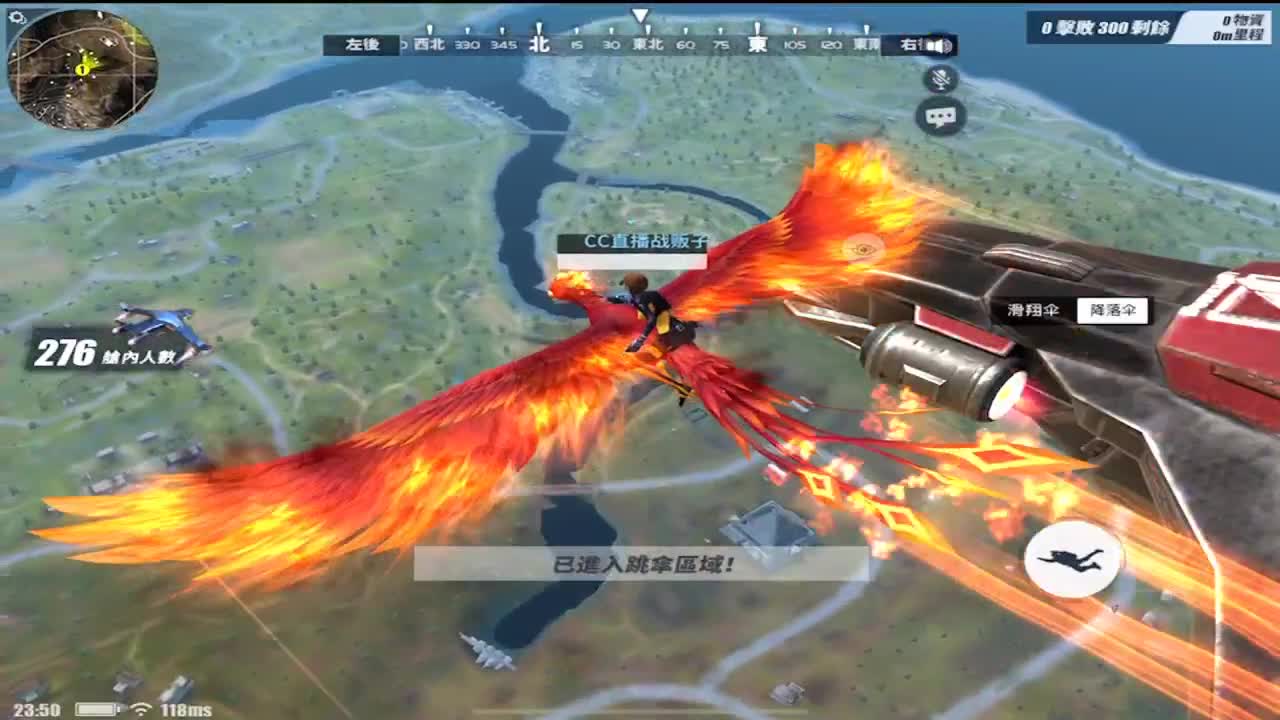Open the quick chat message bubble

click(938, 117)
